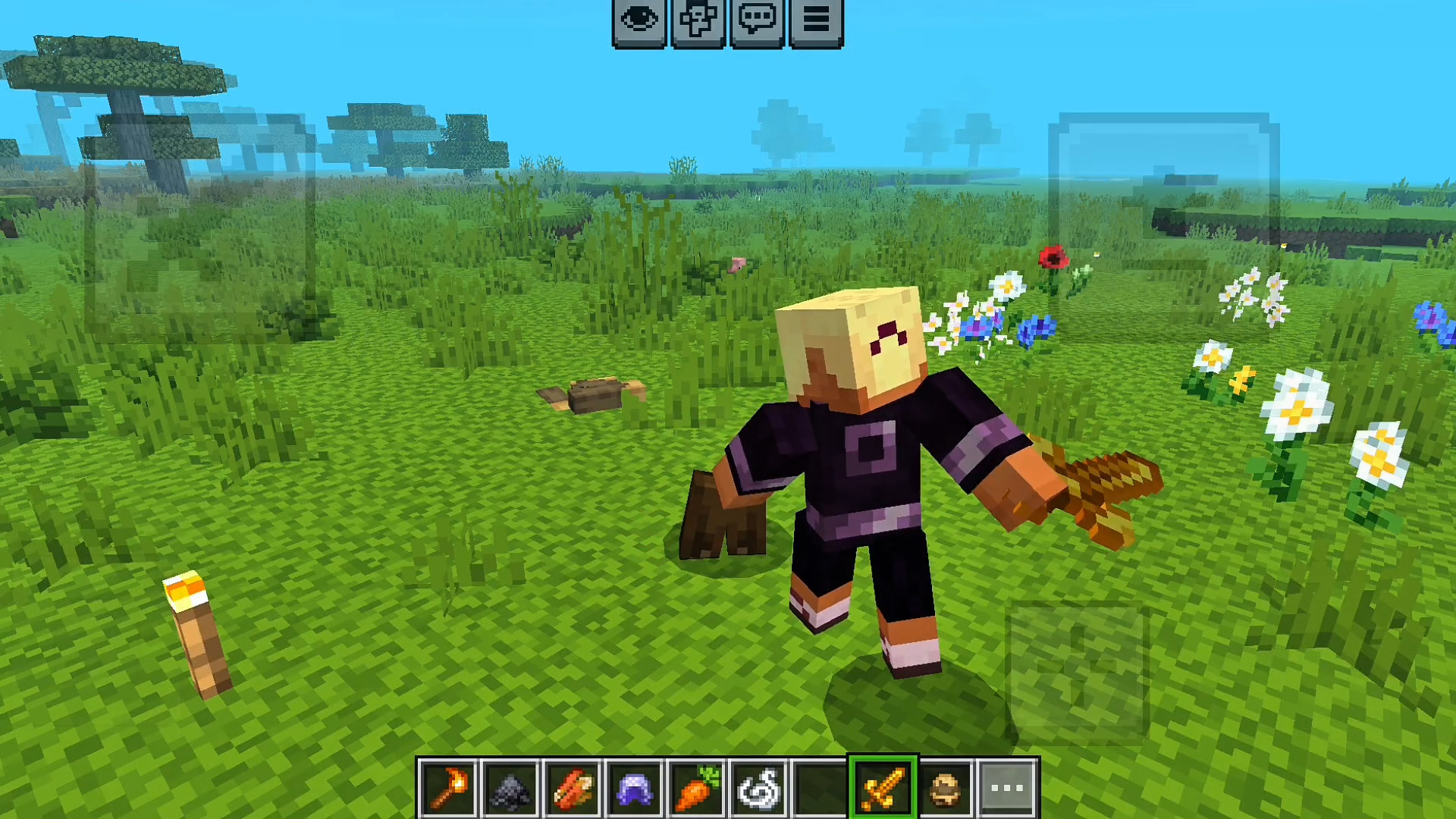Select the white string slot
This screenshot has width=1456, height=819.
coord(758,788)
